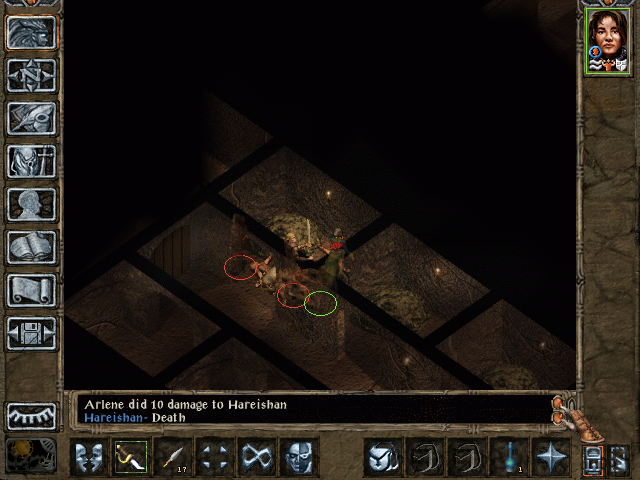Activate the silver face mask ability

(x=298, y=457)
